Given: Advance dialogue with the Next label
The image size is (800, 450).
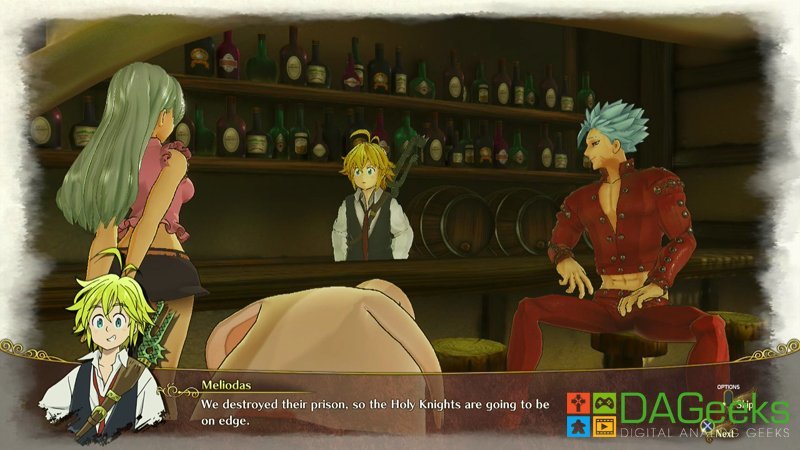Looking at the screenshot, I should click(722, 434).
